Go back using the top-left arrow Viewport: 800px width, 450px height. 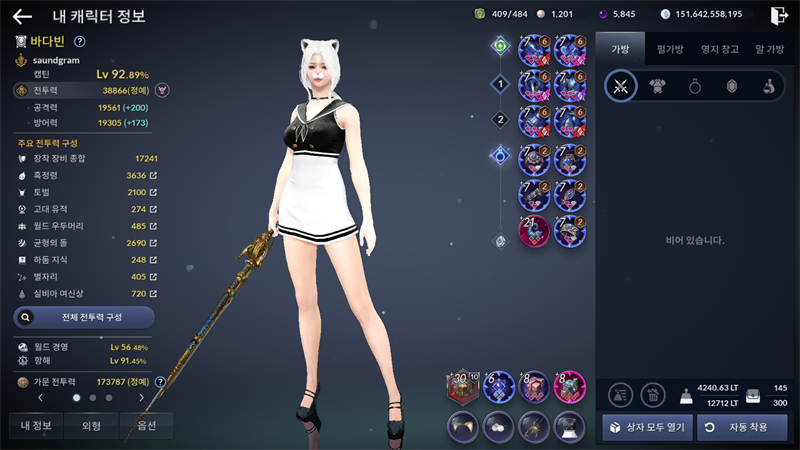coord(22,16)
